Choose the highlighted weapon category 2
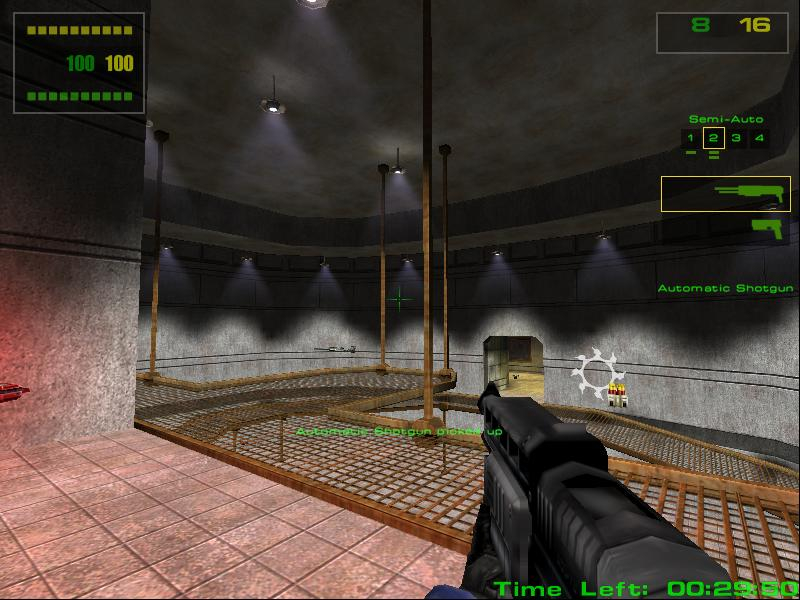This screenshot has height=600, width=800. coord(713,138)
